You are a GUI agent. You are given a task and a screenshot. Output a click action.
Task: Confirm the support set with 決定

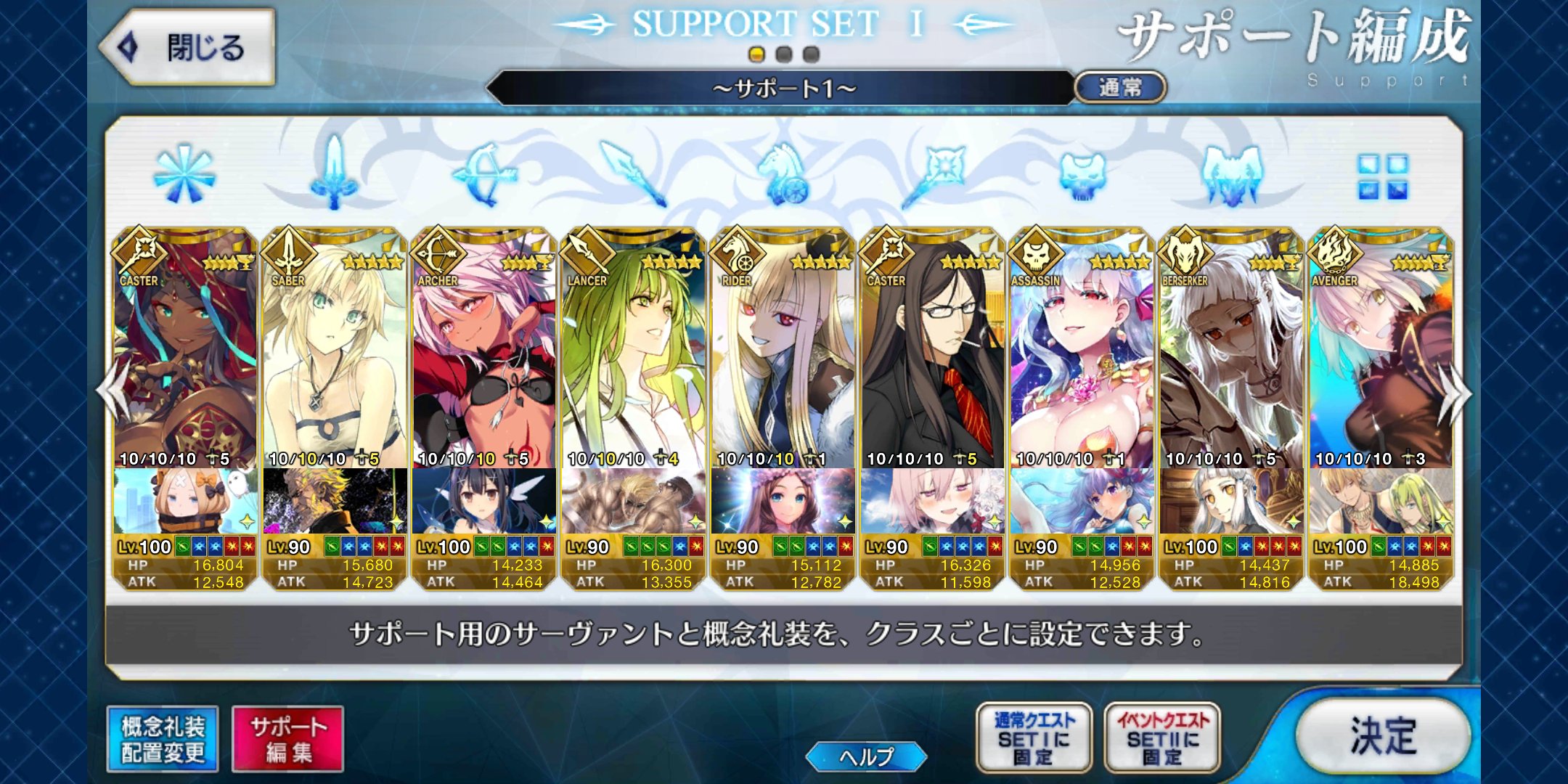click(x=1383, y=735)
